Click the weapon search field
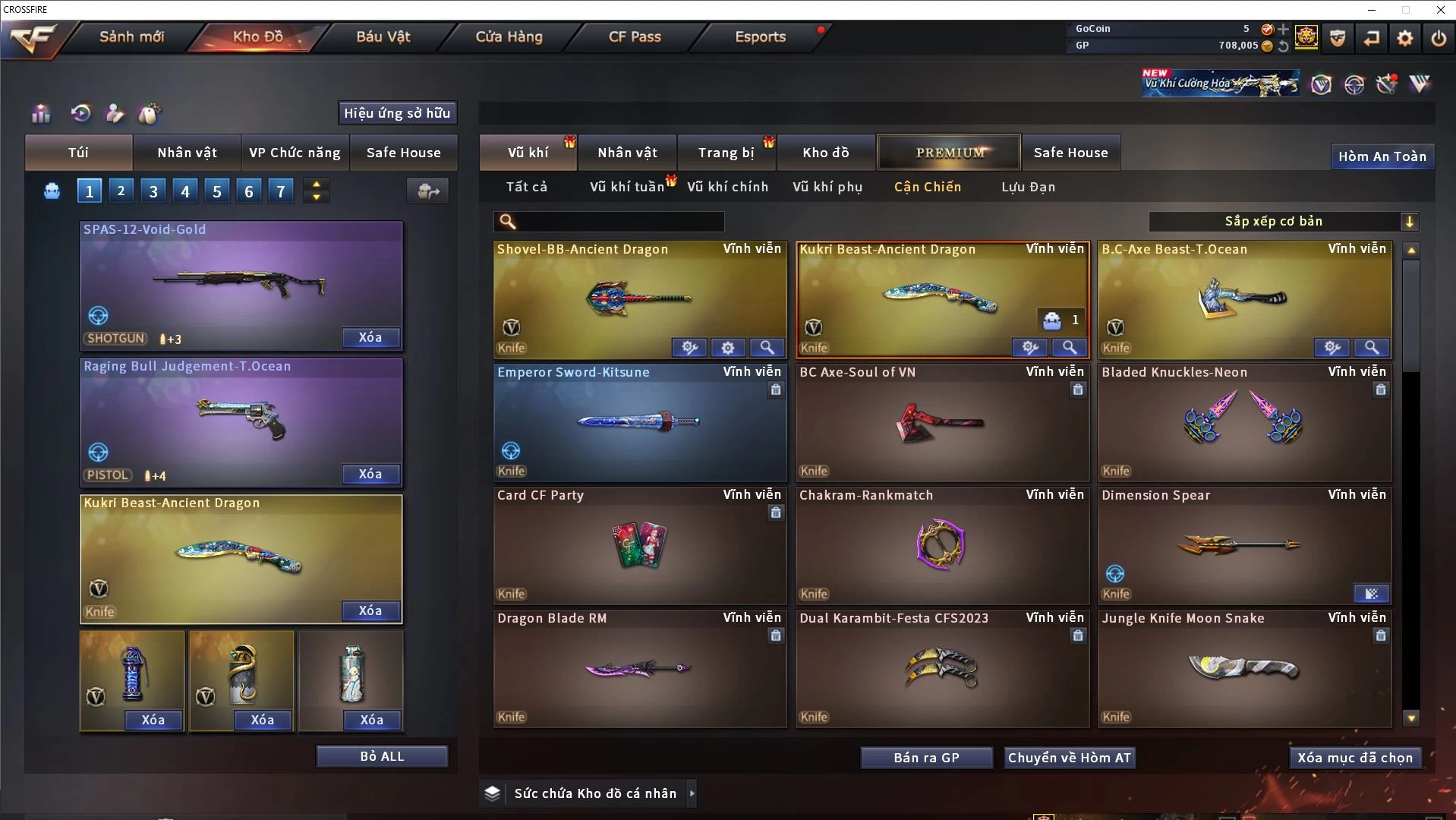 [x=619, y=221]
